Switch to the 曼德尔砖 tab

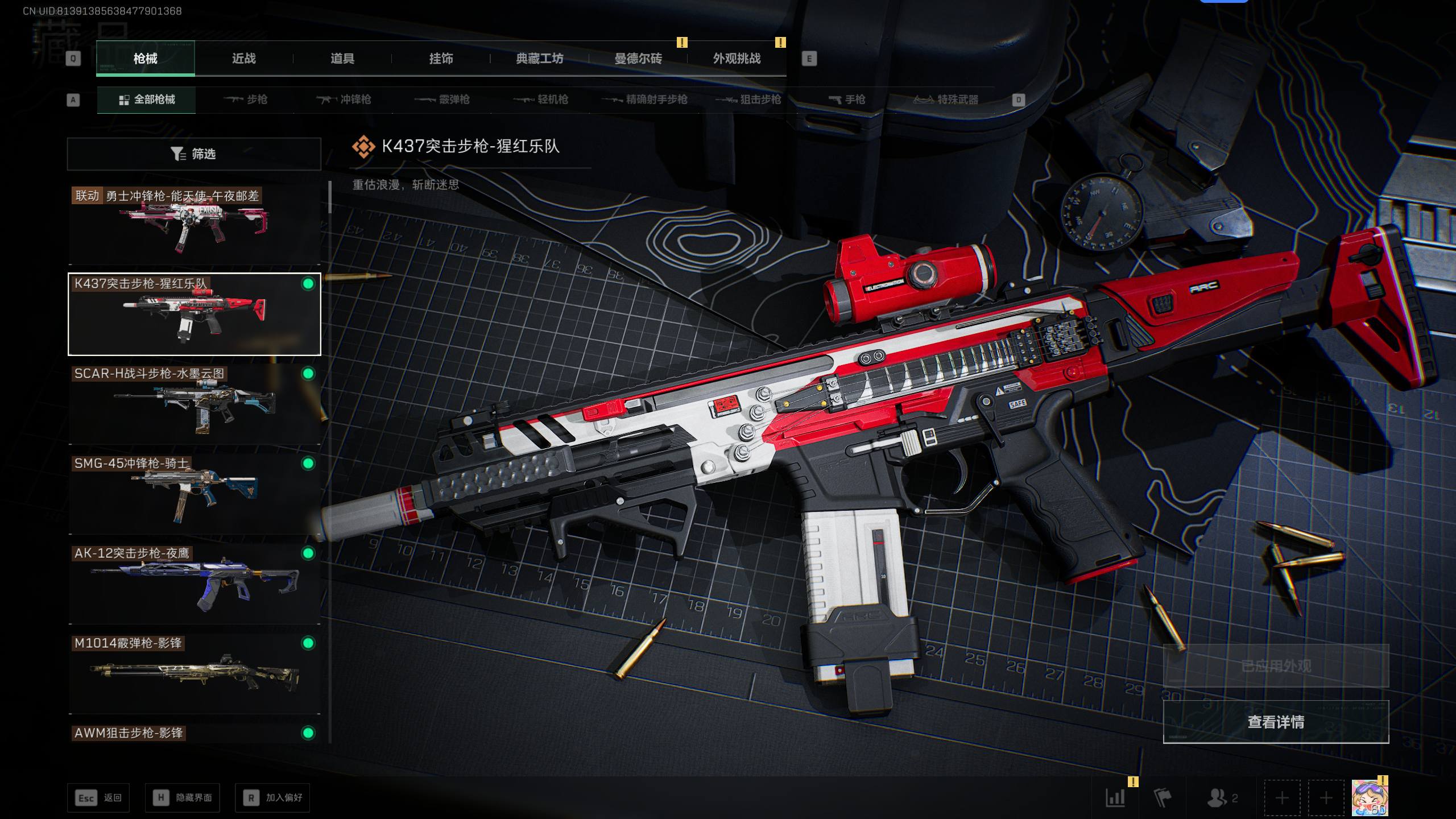coord(638,59)
